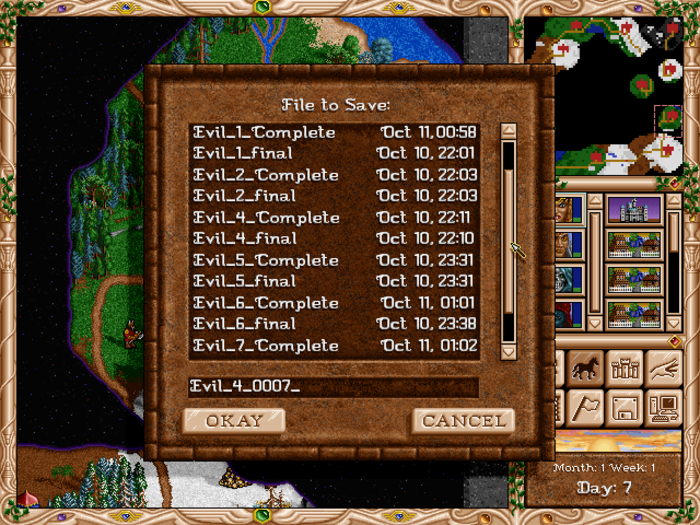700x525 pixels.
Task: Open file options with the floppy disk
Action: pyautogui.click(x=625, y=407)
